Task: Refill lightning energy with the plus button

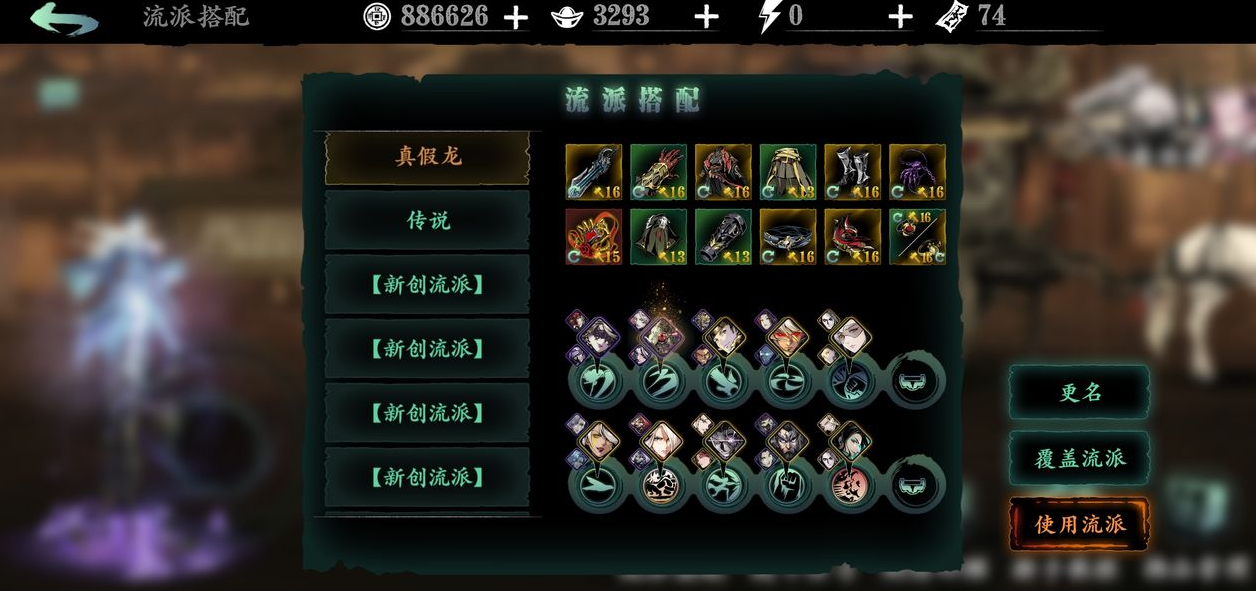Action: 900,17
